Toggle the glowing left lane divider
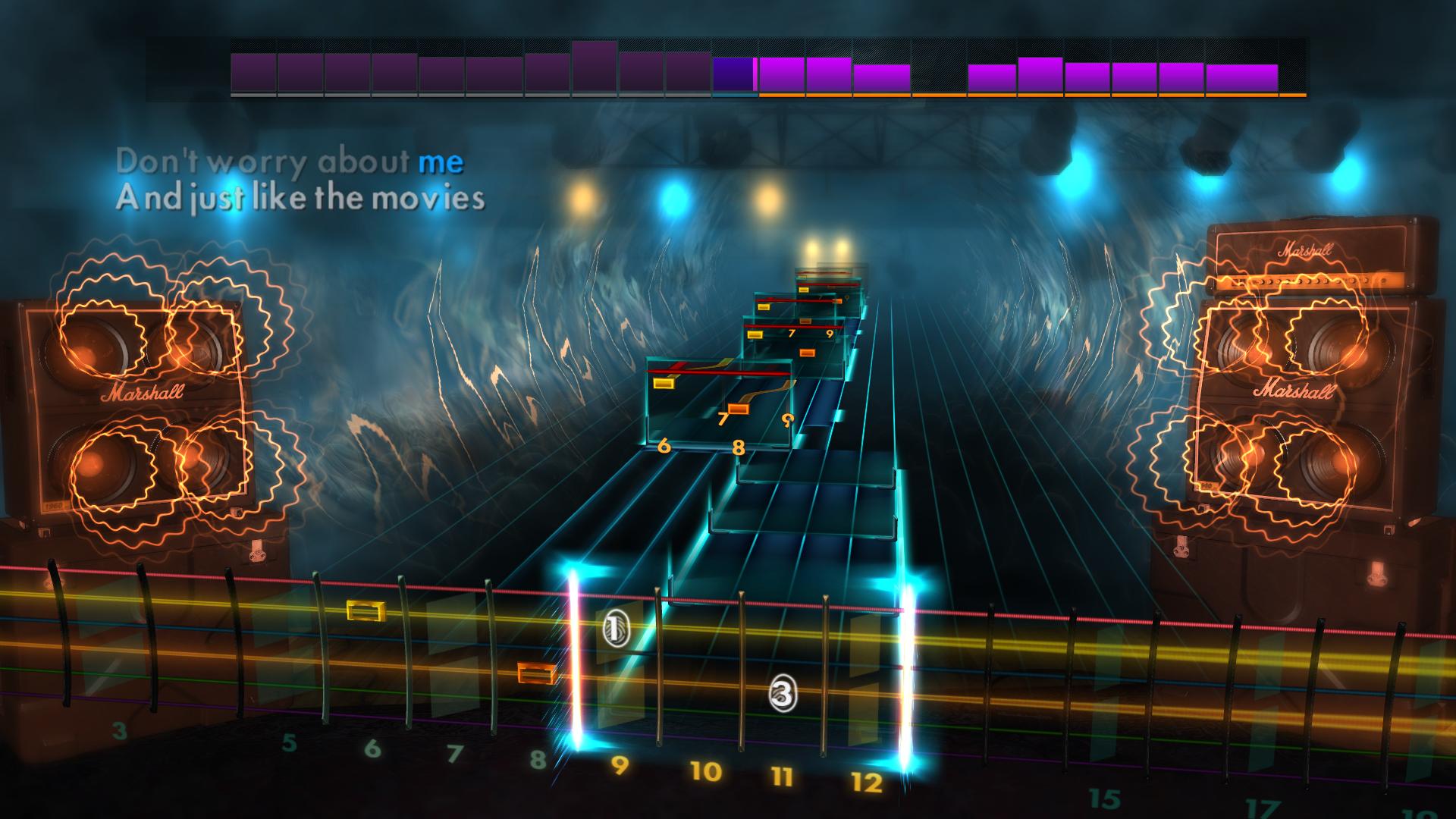Viewport: 1456px width, 819px height. [x=574, y=667]
